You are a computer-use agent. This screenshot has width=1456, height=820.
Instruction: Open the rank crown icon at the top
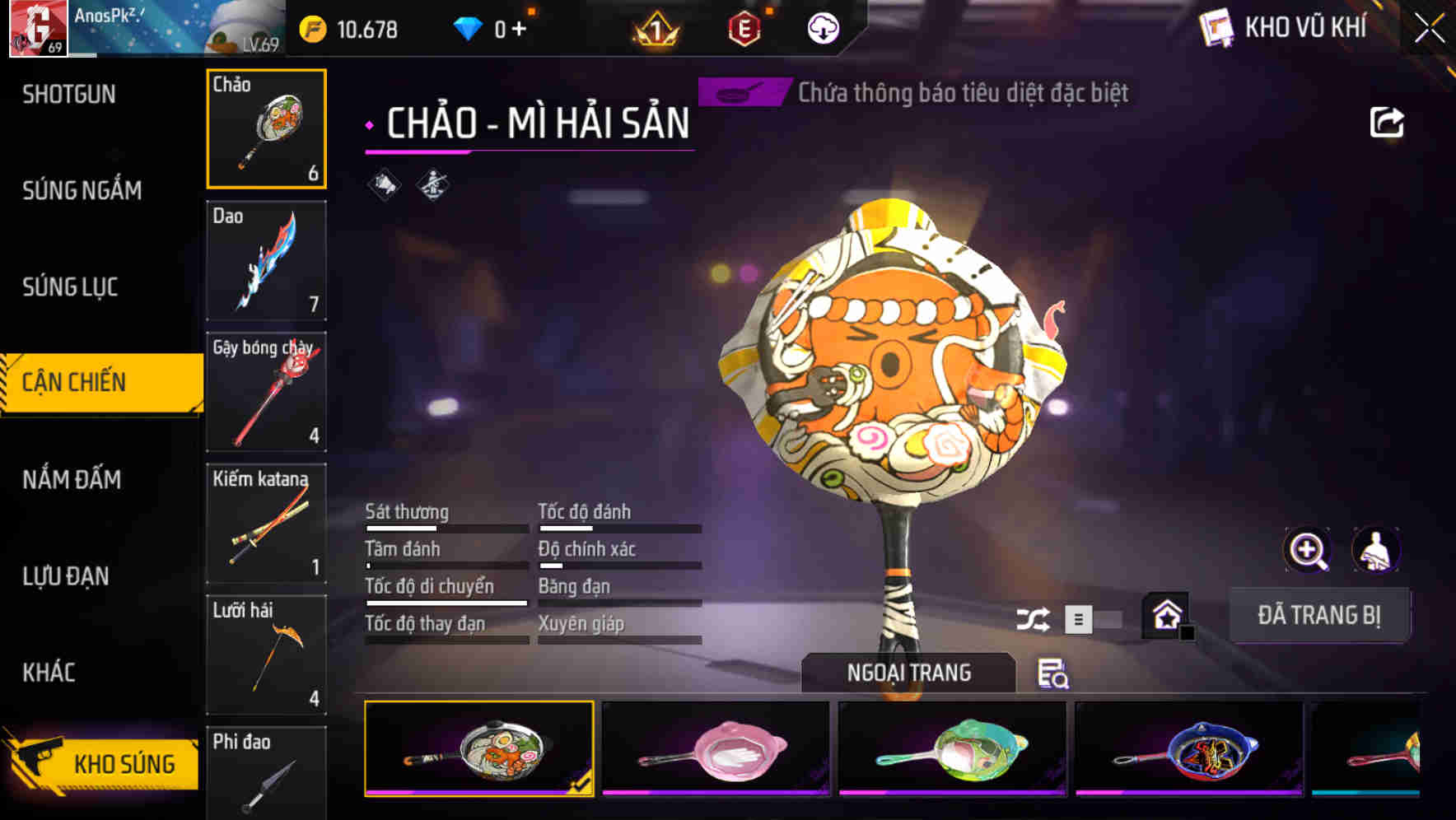[655, 30]
